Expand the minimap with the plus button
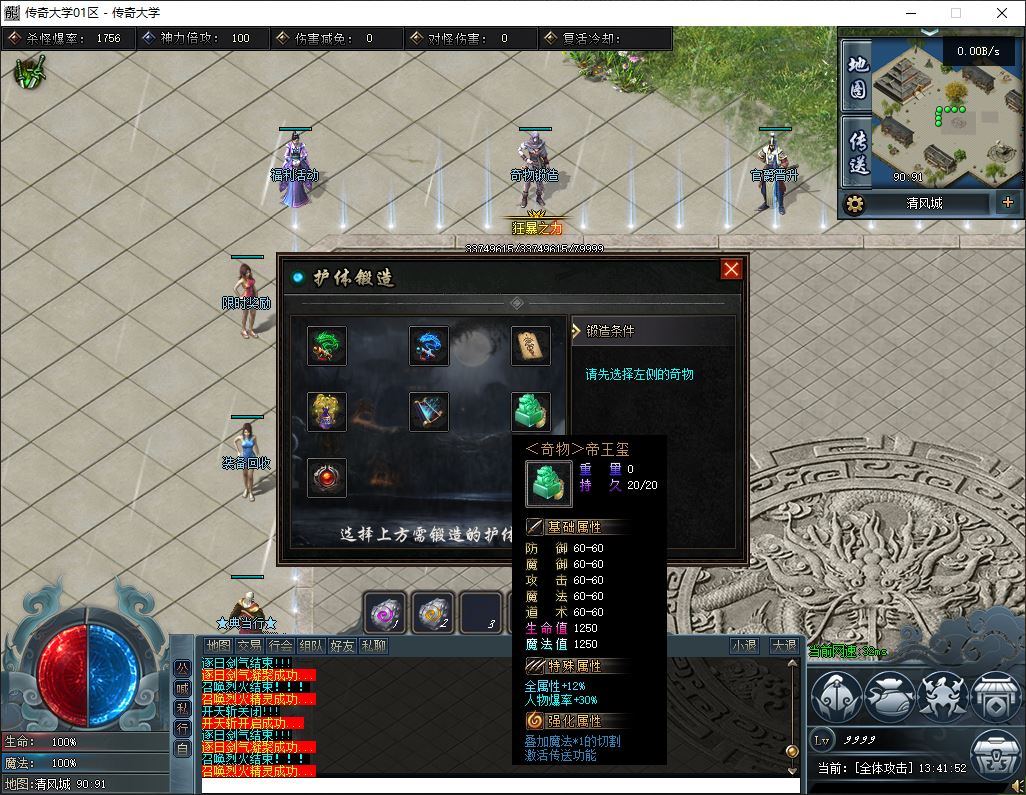The width and height of the screenshot is (1026, 795). [x=1007, y=203]
